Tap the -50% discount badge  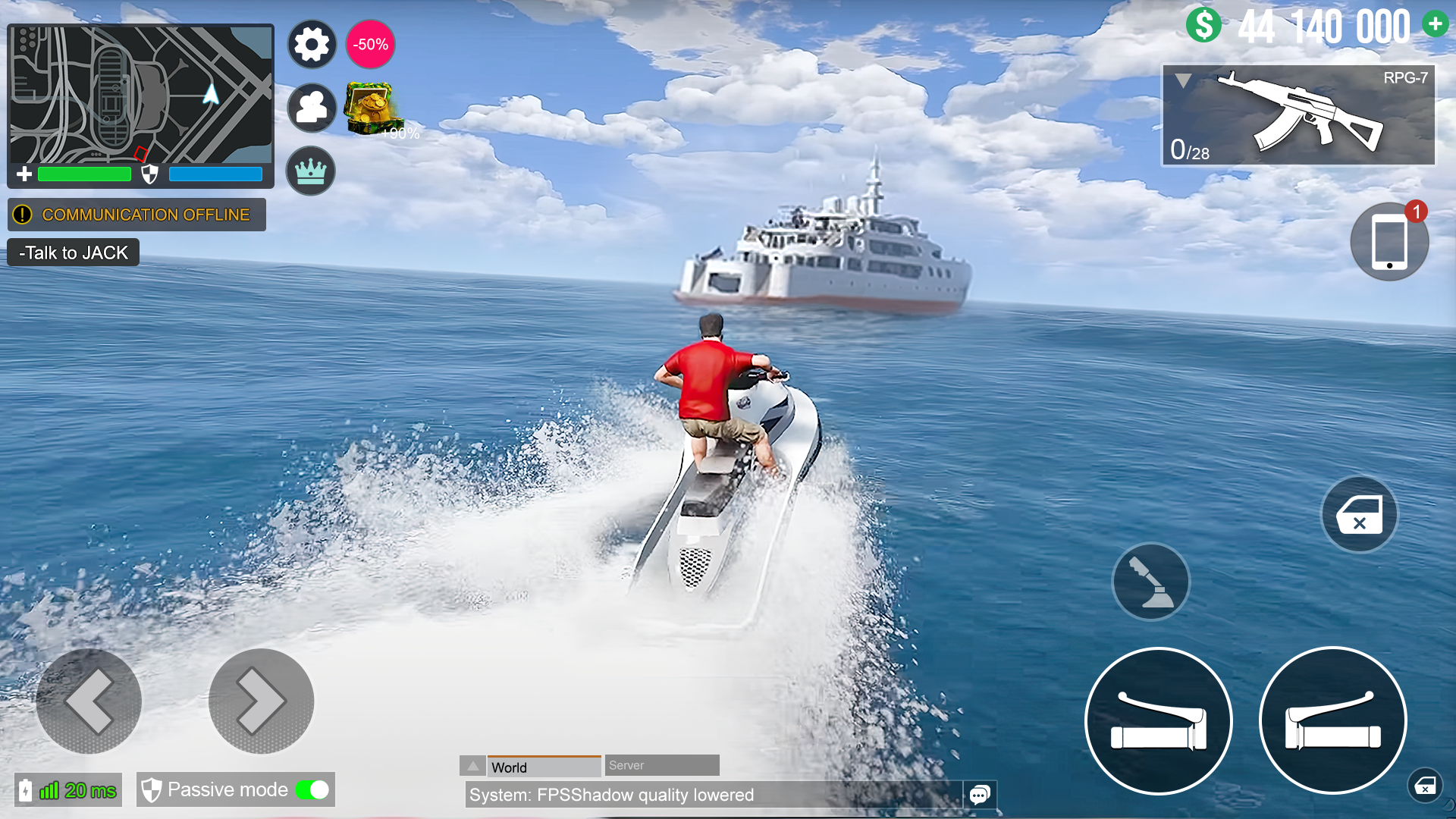369,44
